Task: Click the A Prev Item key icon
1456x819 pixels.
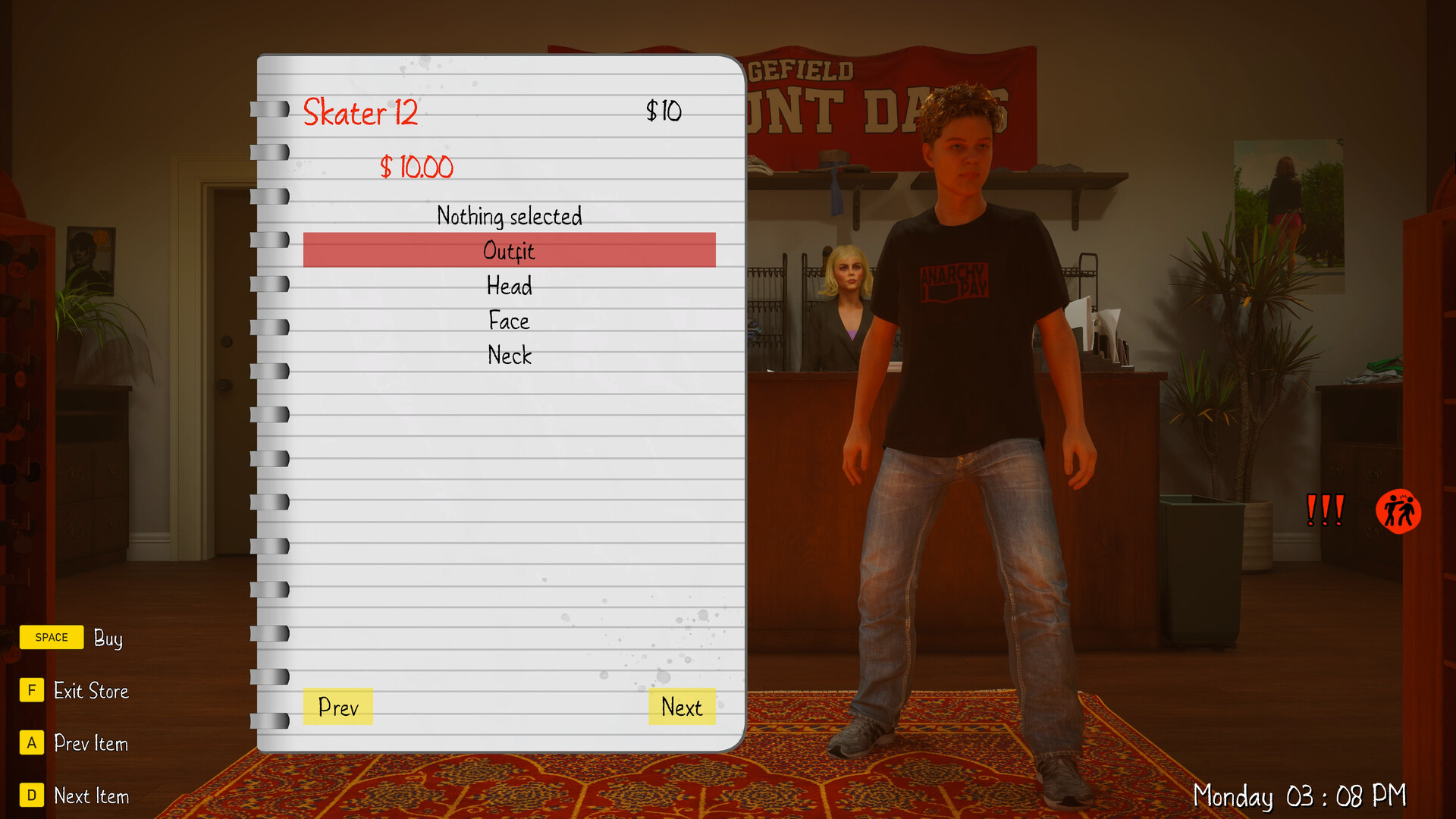Action: pos(31,743)
